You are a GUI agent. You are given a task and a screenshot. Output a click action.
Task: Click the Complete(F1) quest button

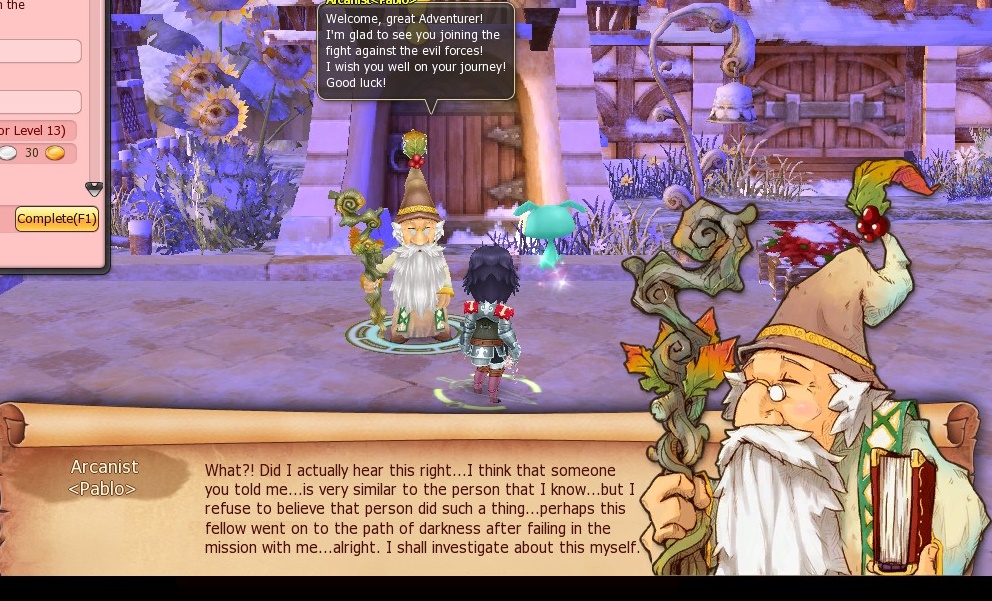[57, 219]
